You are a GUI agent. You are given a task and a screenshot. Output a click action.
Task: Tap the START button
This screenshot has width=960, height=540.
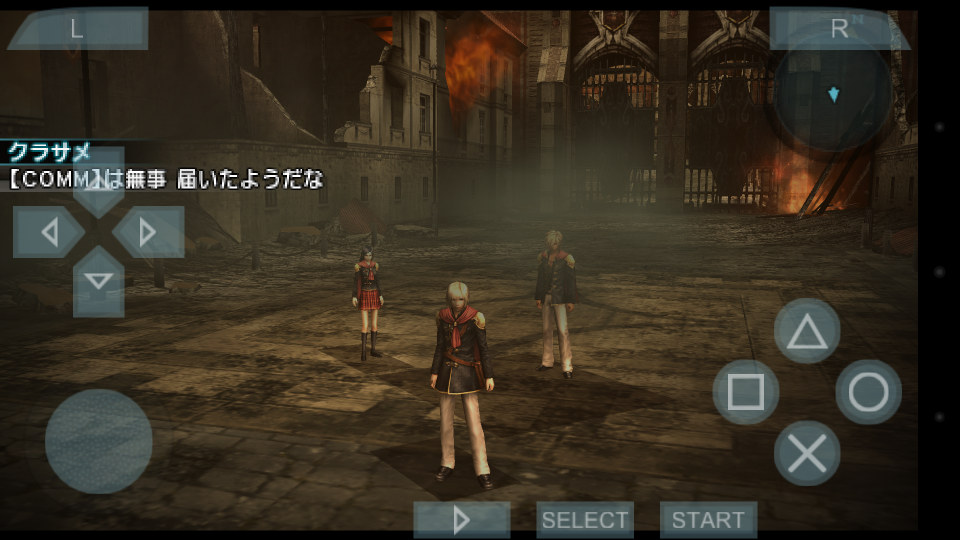(x=708, y=520)
